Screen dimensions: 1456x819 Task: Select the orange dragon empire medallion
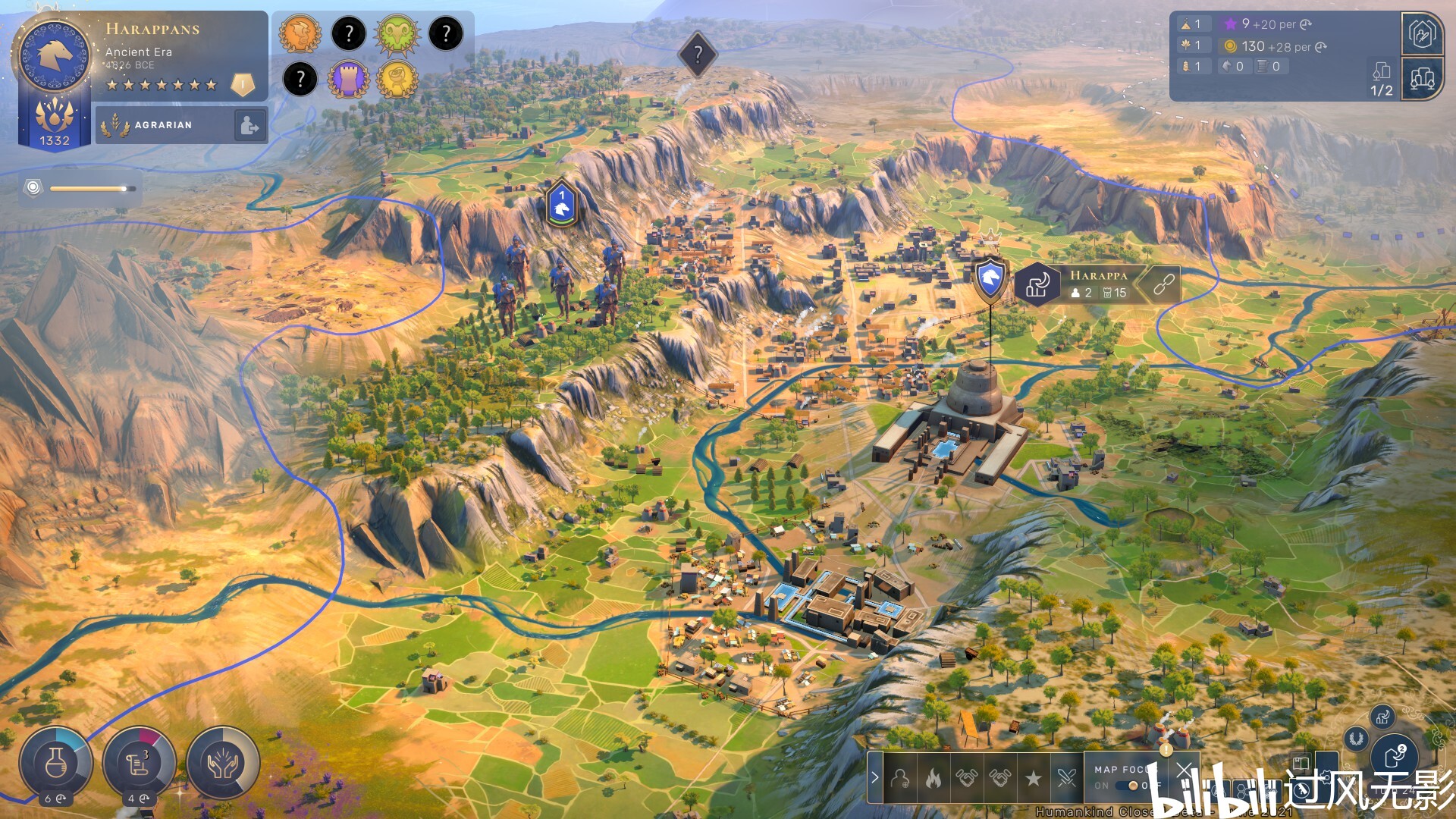tap(300, 34)
